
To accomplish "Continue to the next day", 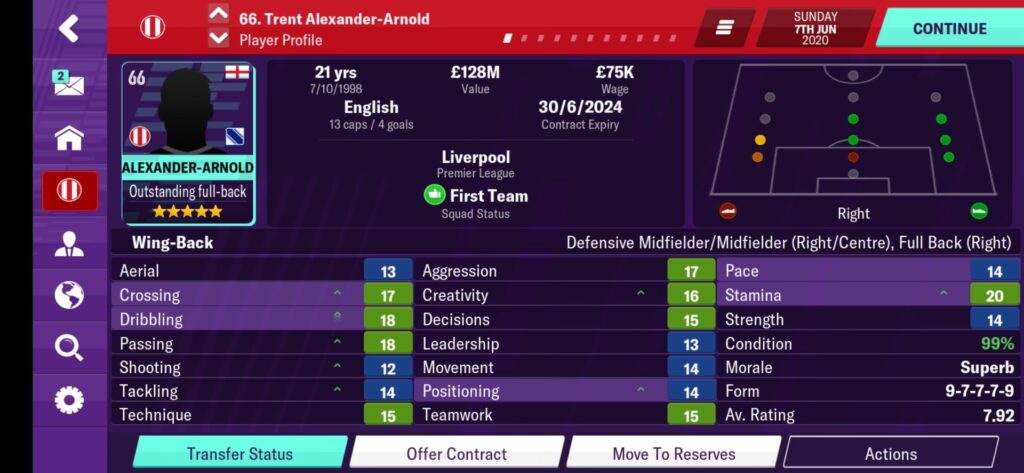I will [x=949, y=28].
